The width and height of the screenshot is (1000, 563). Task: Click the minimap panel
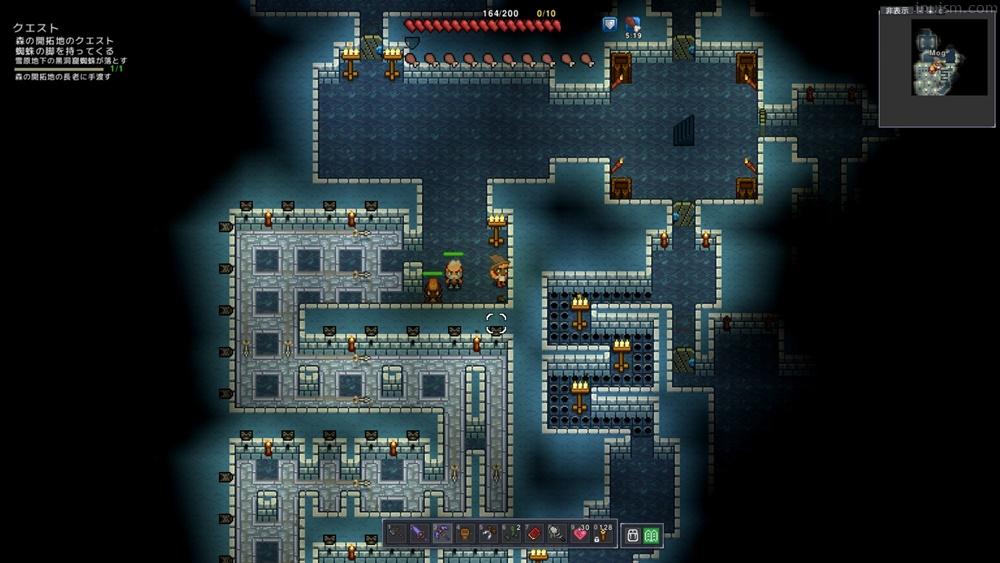pyautogui.click(x=938, y=72)
